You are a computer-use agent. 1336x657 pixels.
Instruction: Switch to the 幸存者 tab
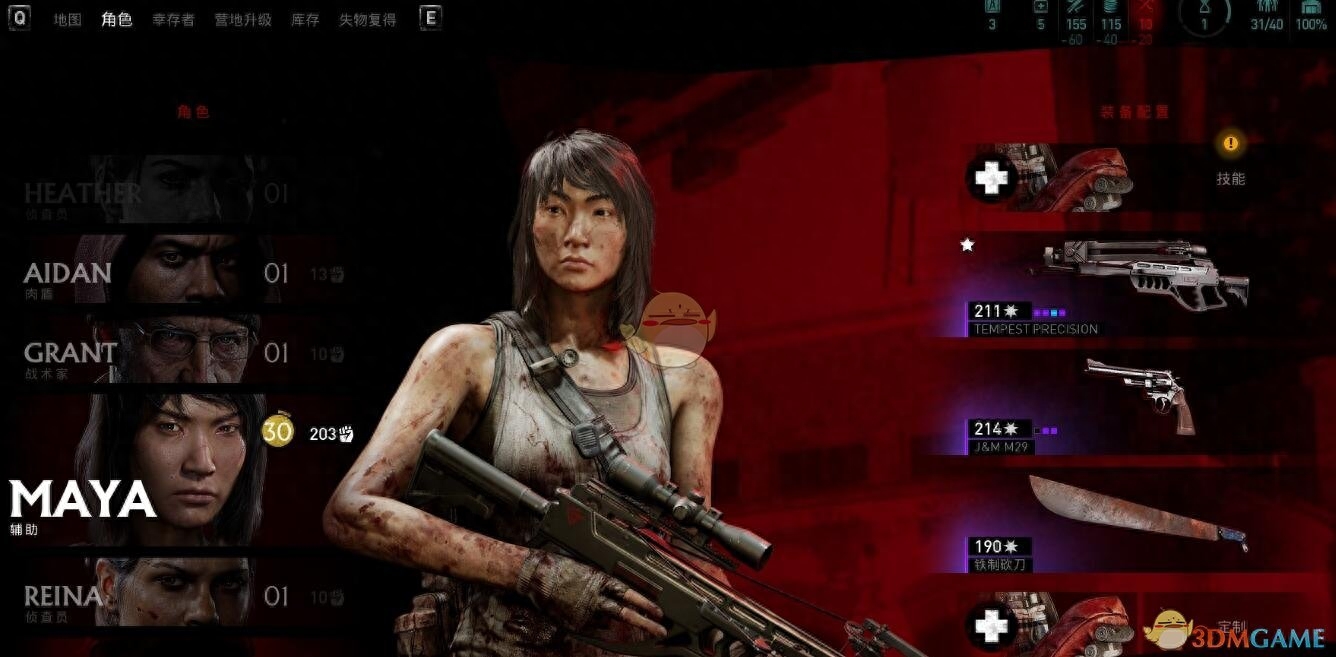(173, 19)
